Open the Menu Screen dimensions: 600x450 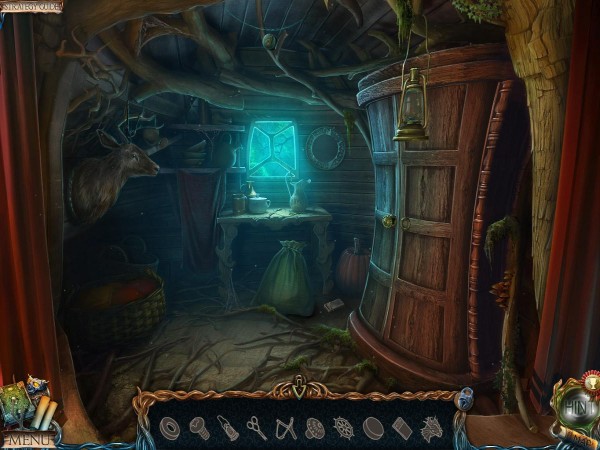click(27, 438)
